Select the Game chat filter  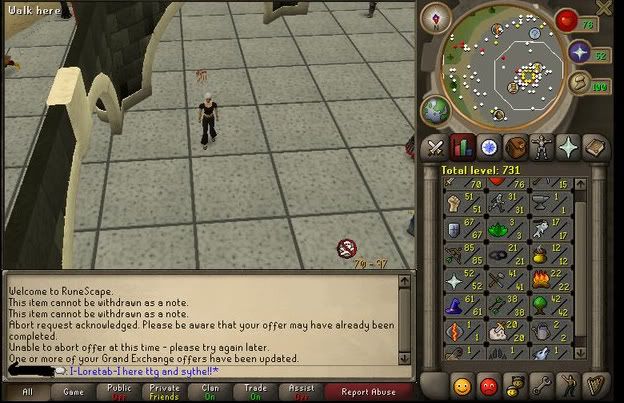tap(75, 392)
